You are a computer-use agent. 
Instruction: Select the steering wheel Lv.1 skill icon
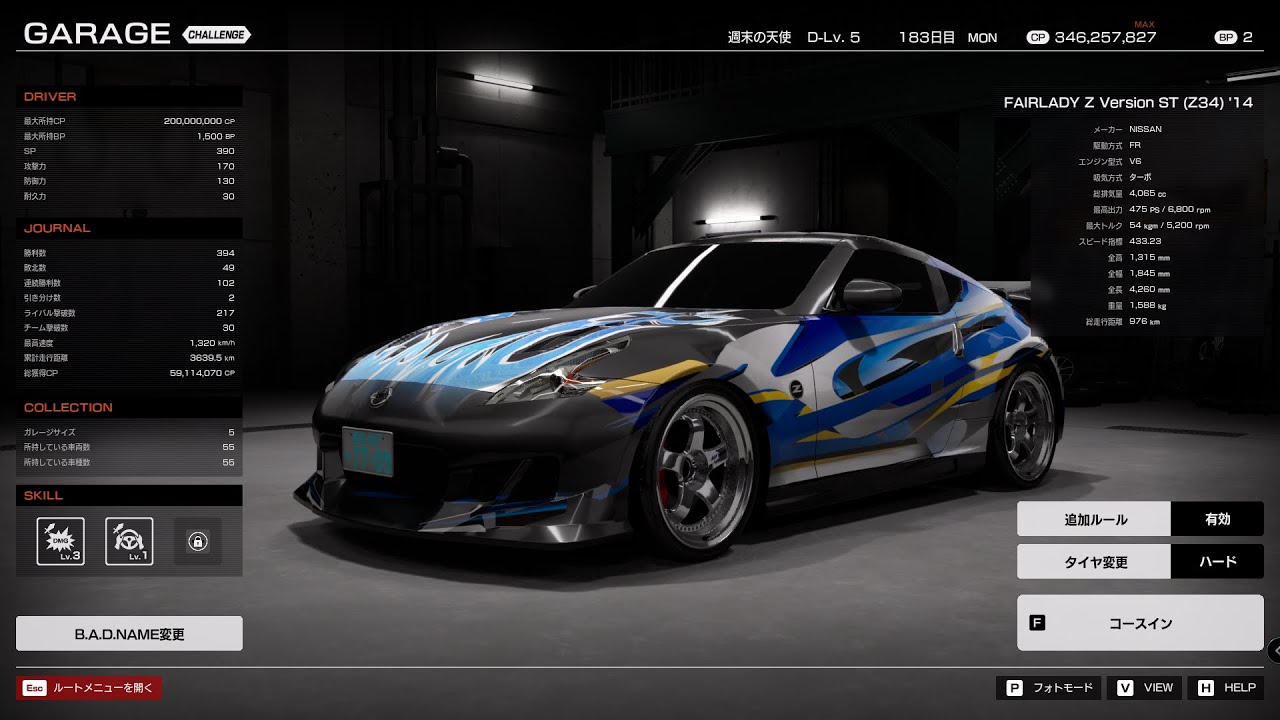pos(129,541)
